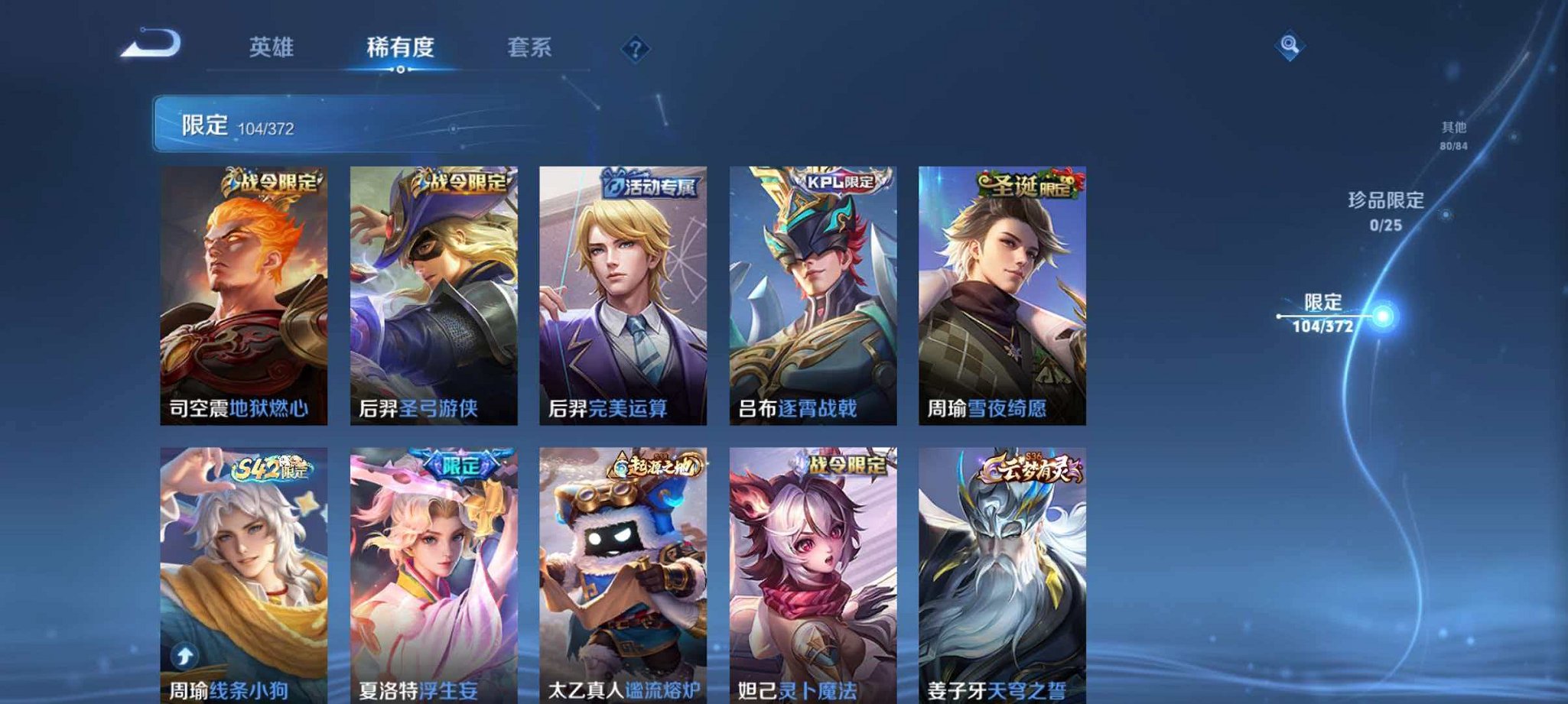The width and height of the screenshot is (1568, 704).
Task: Select the 稀有度 tab
Action: pyautogui.click(x=400, y=47)
